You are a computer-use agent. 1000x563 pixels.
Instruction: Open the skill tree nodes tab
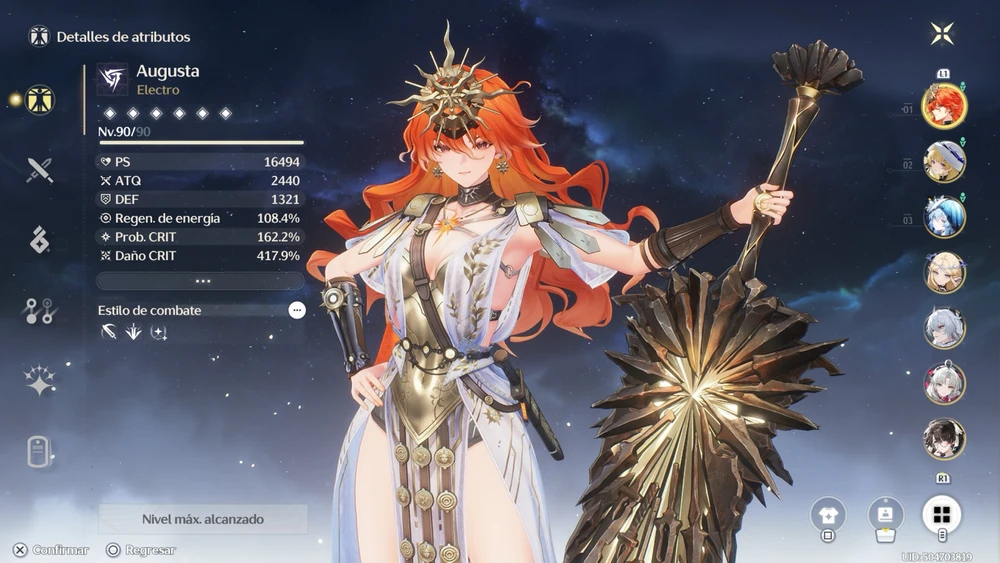[x=40, y=310]
